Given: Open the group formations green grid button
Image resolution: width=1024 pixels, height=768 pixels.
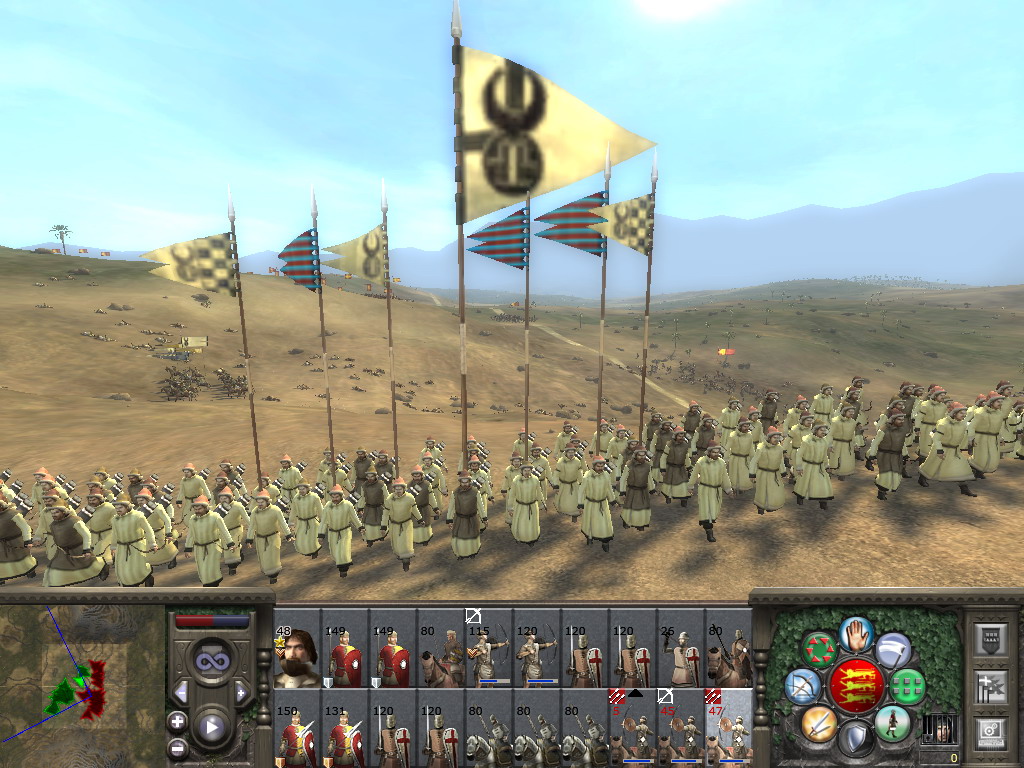Looking at the screenshot, I should (x=908, y=687).
